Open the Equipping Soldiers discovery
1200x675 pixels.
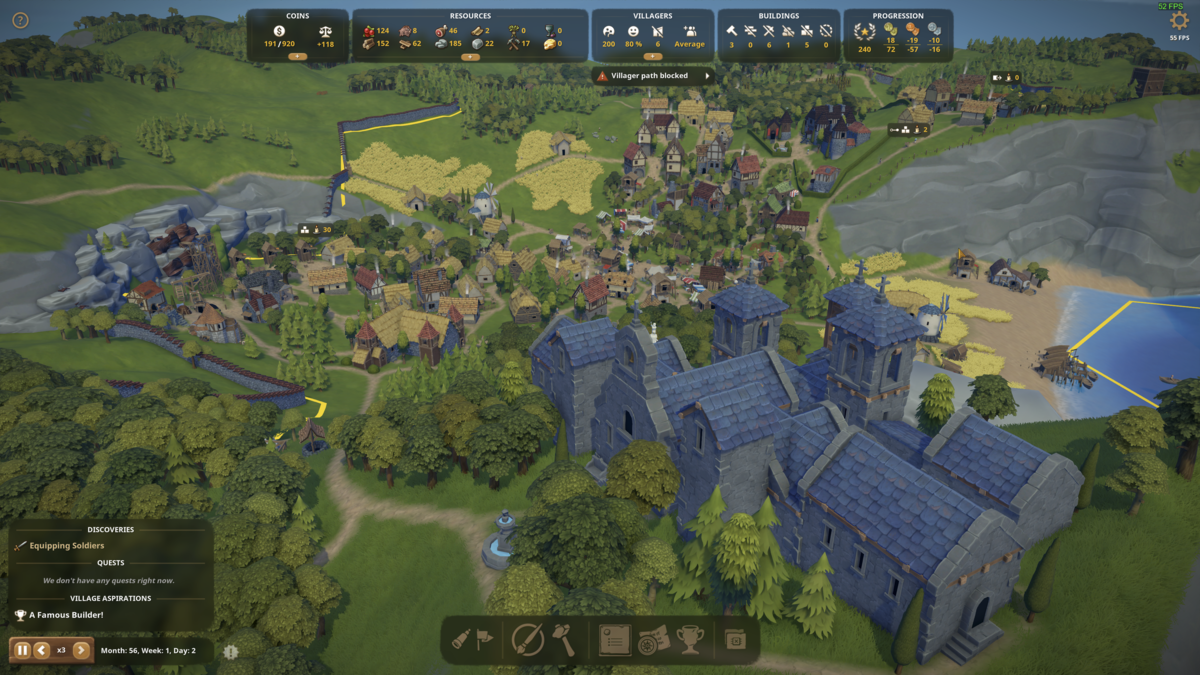[66, 546]
